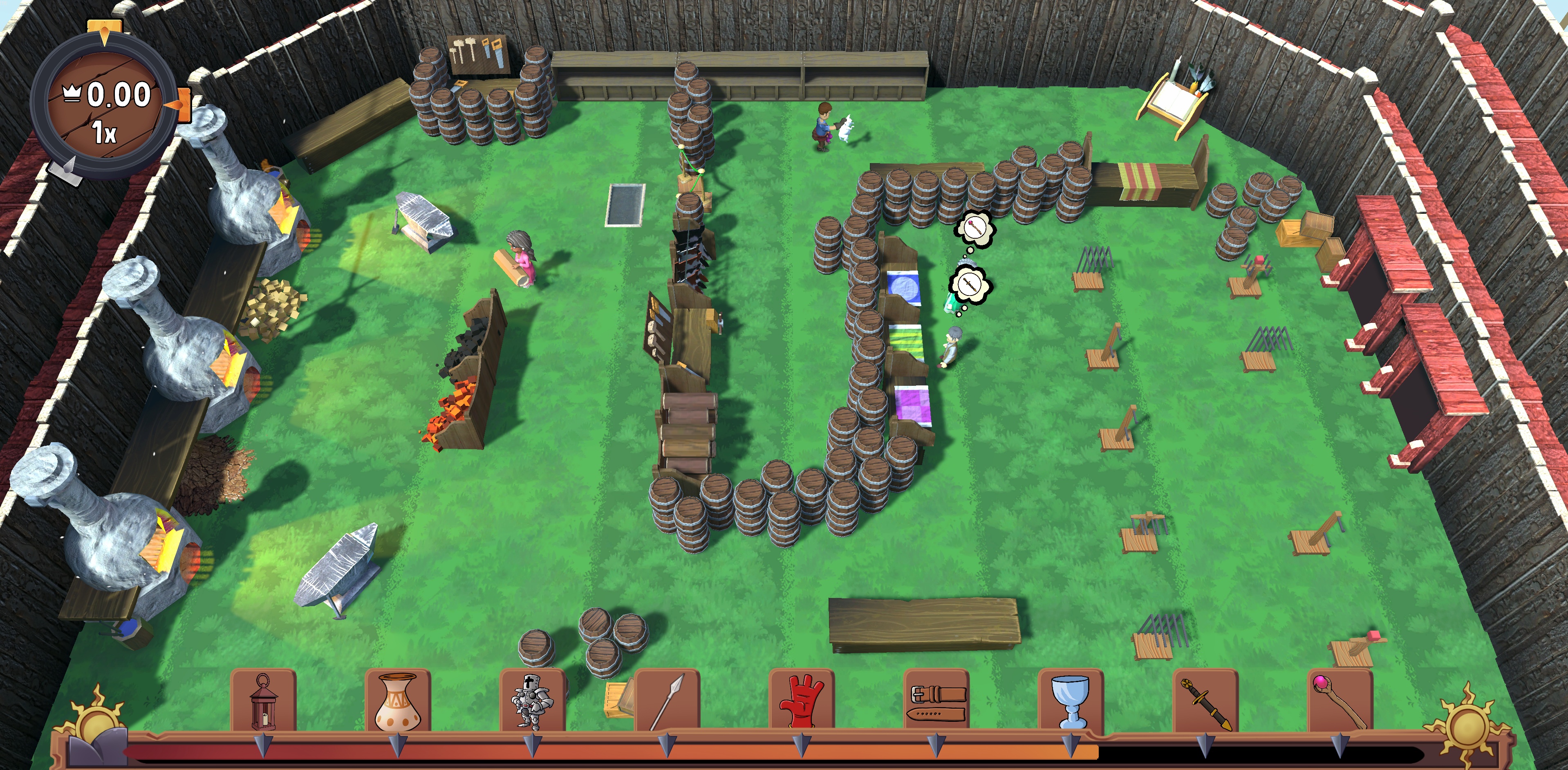Viewport: 1568px width, 770px height.
Task: Select the lantern order icon on the timeline
Action: point(264,701)
